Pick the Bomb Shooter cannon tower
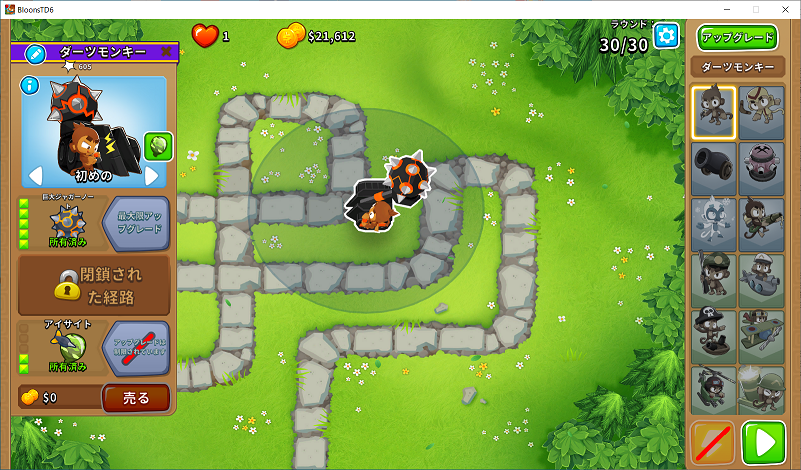801x470 pixels. point(714,167)
